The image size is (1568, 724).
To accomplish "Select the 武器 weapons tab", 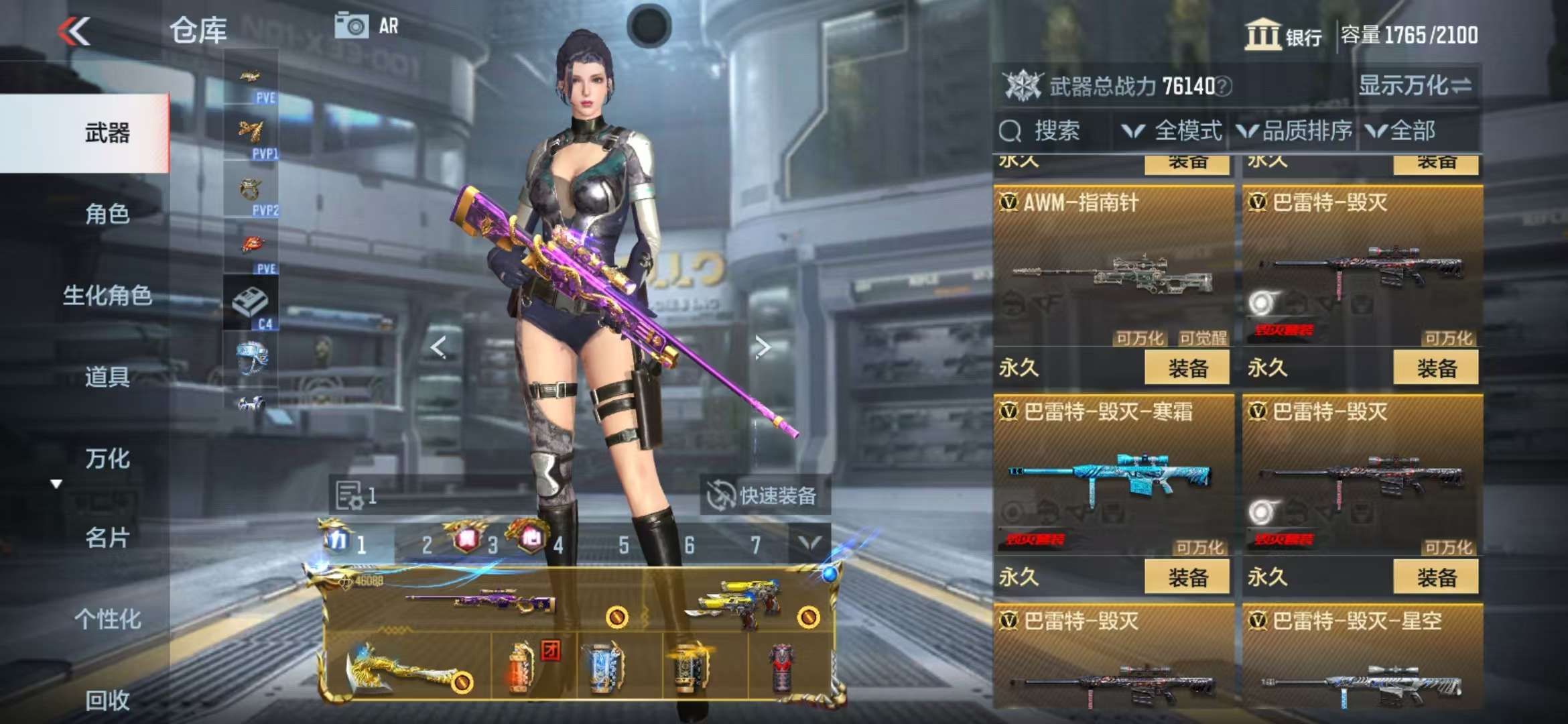I will pos(107,133).
